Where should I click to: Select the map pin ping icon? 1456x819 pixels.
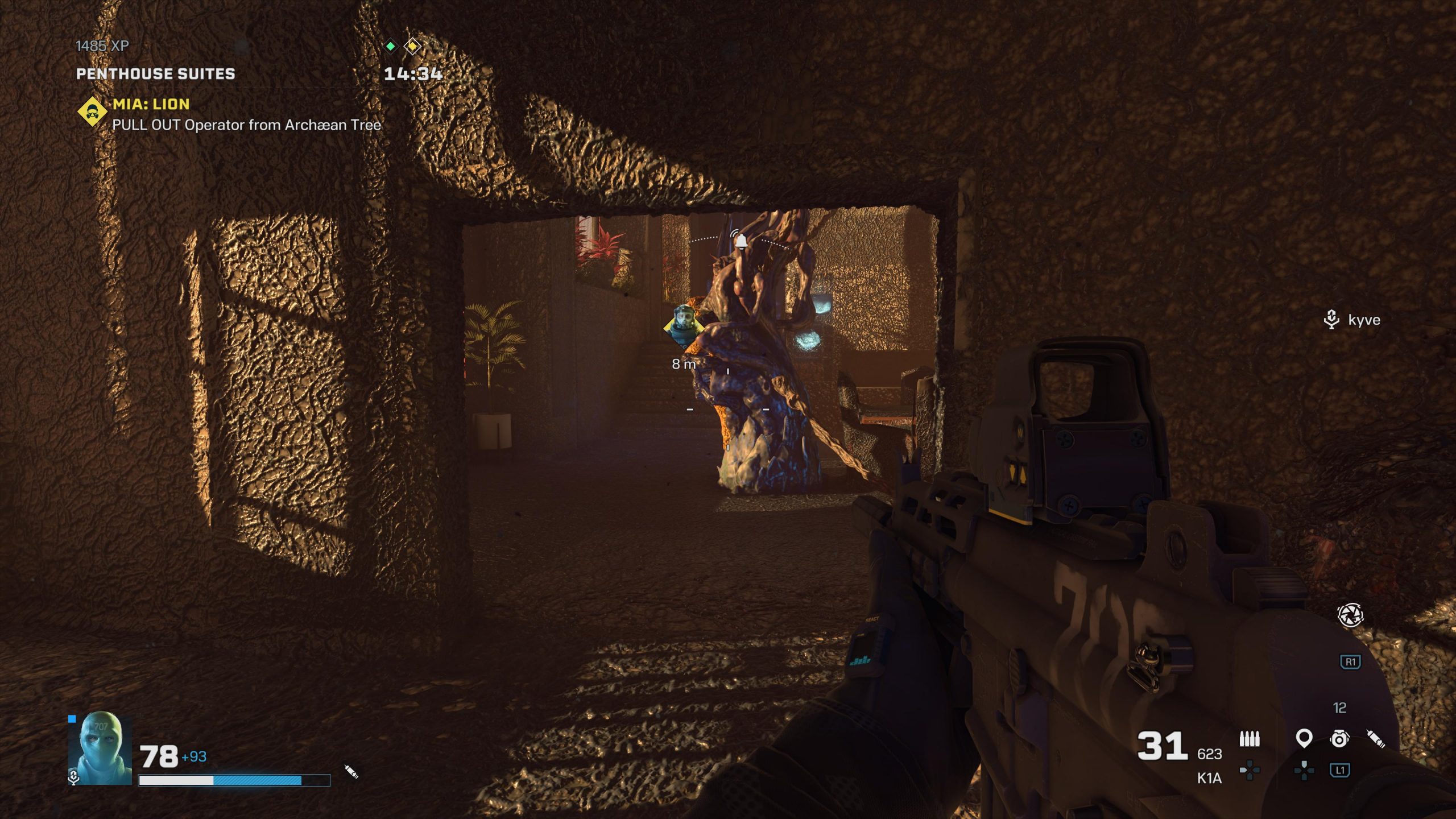pyautogui.click(x=1304, y=739)
